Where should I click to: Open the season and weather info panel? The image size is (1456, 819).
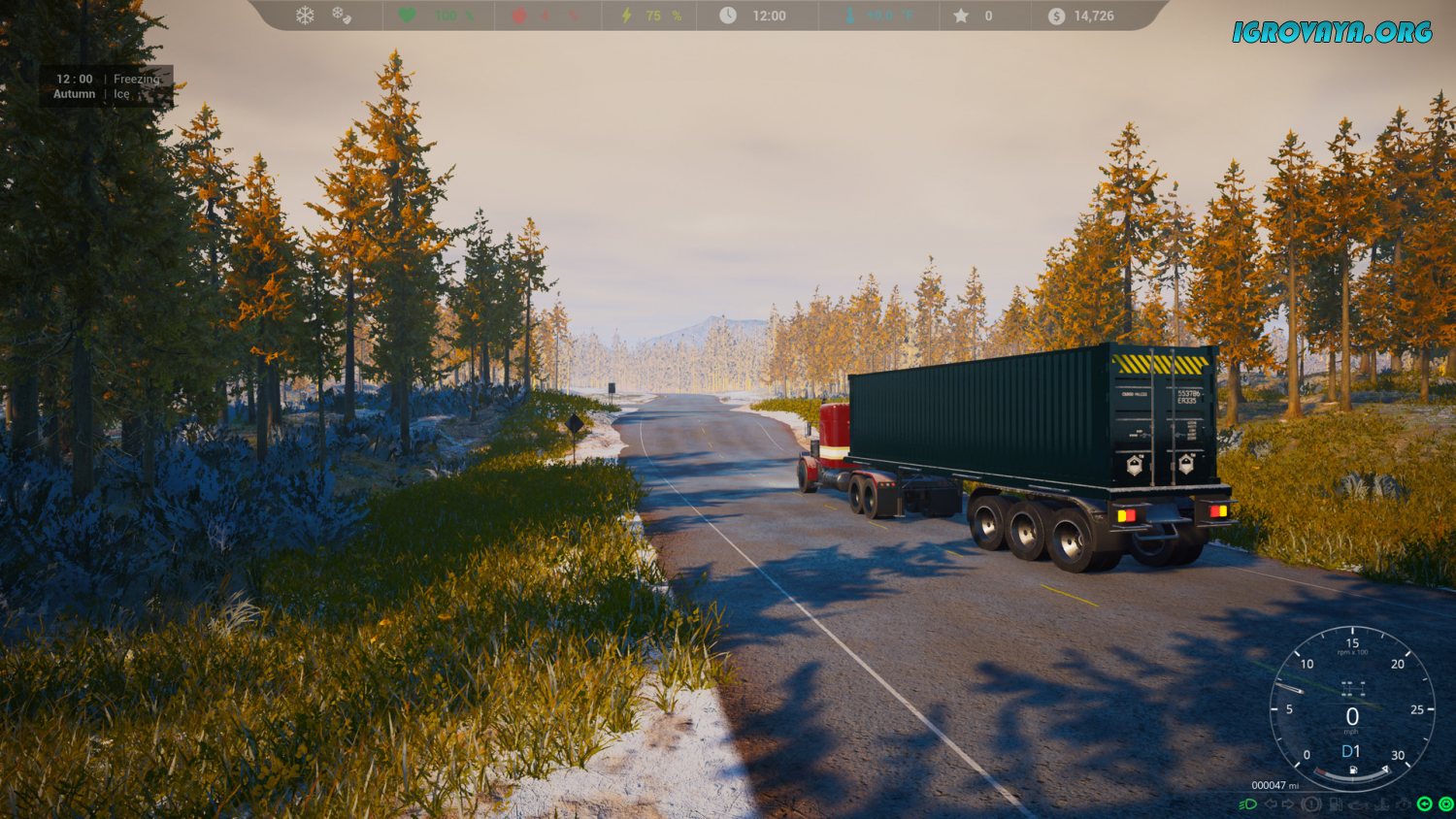tap(107, 86)
